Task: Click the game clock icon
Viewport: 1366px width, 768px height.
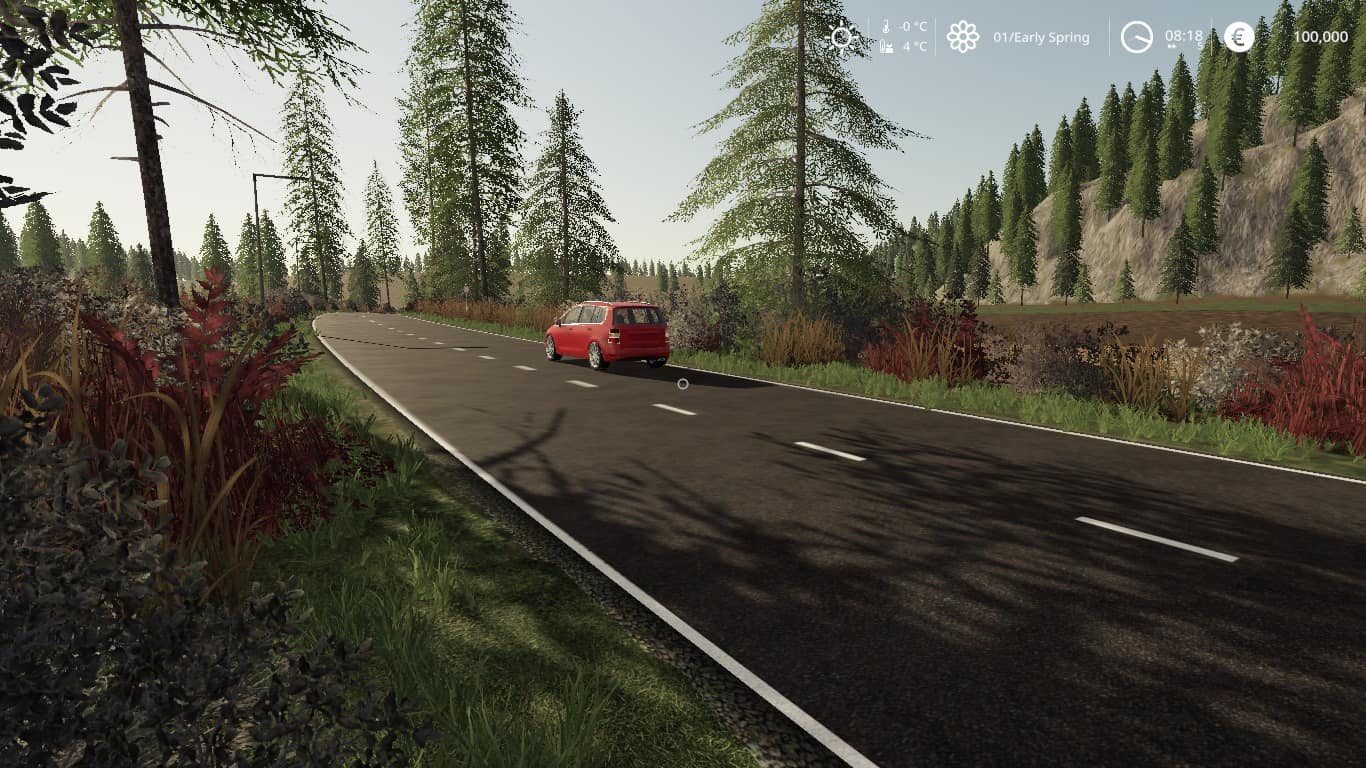Action: tap(1137, 37)
